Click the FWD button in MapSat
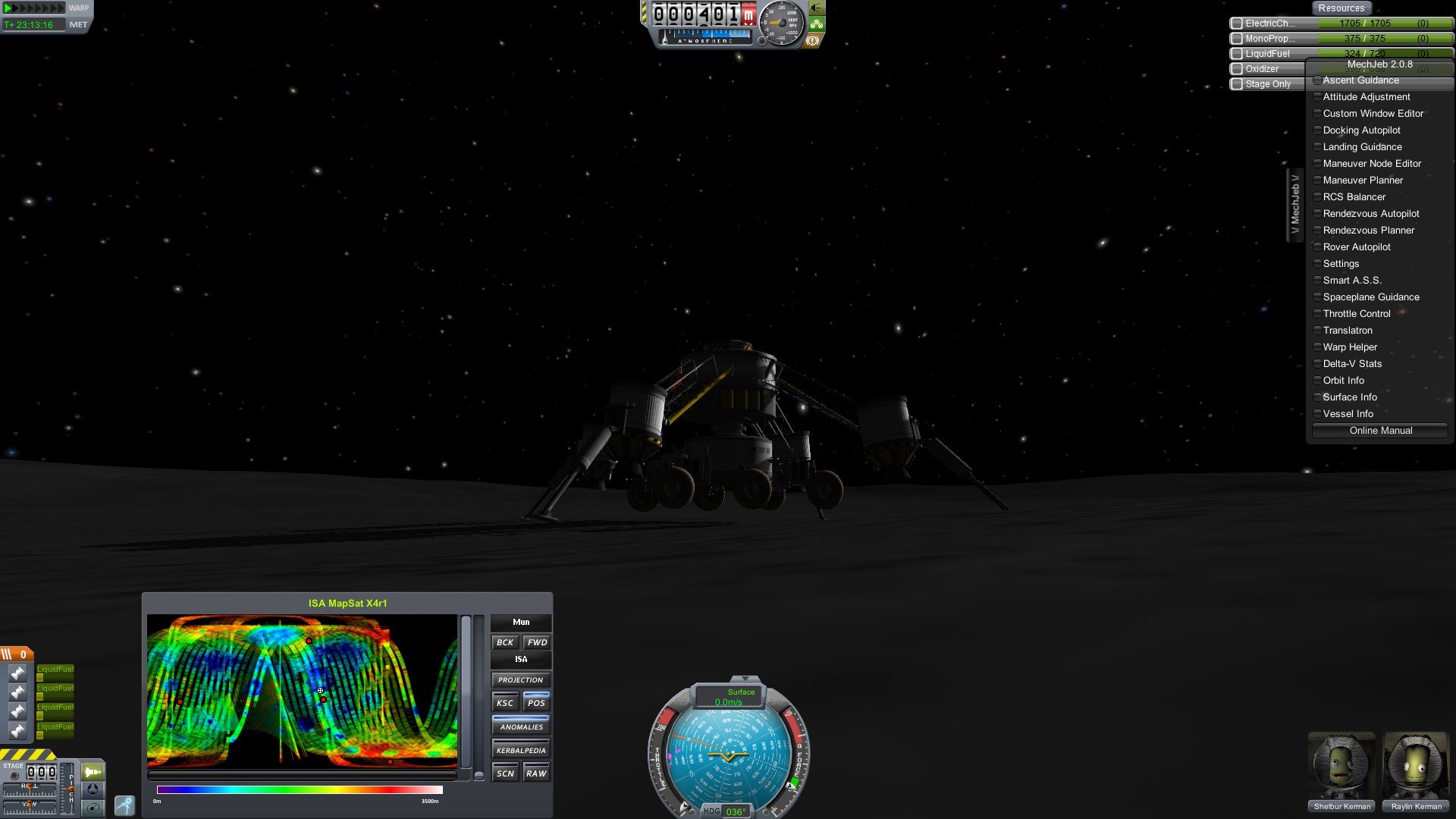Viewport: 1456px width, 819px height. pos(537,642)
